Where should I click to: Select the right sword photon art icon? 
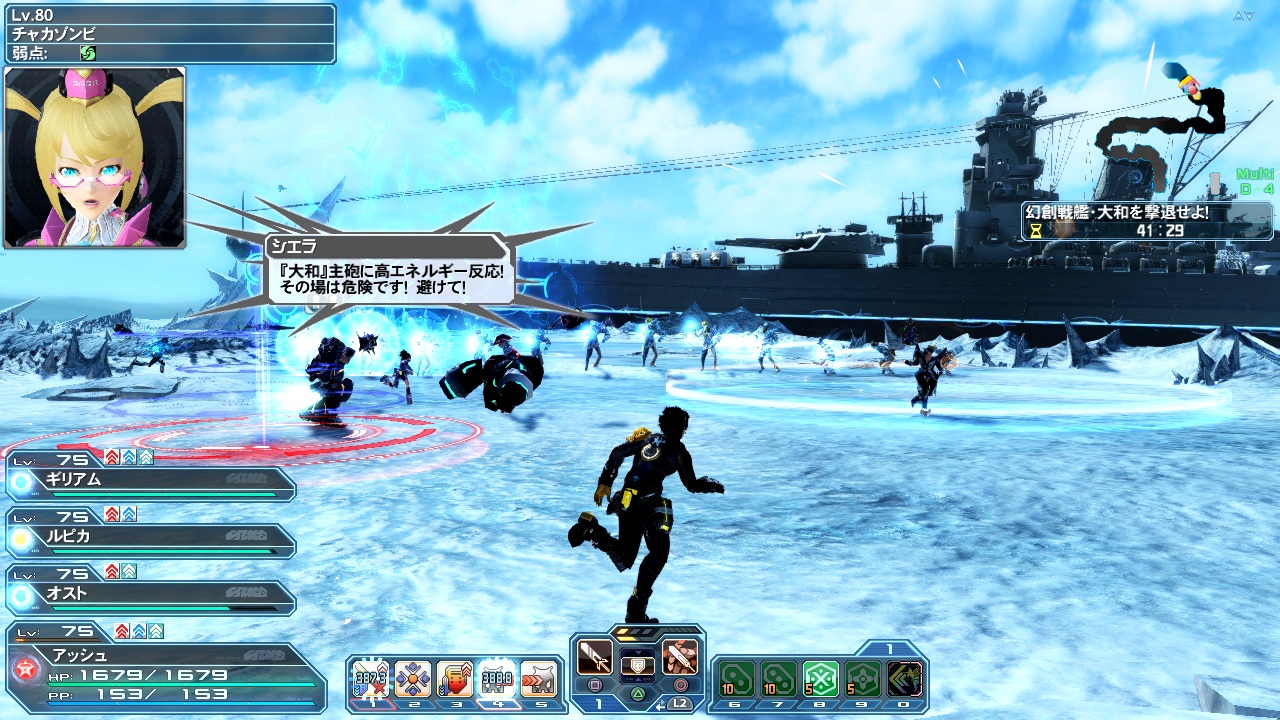point(680,656)
